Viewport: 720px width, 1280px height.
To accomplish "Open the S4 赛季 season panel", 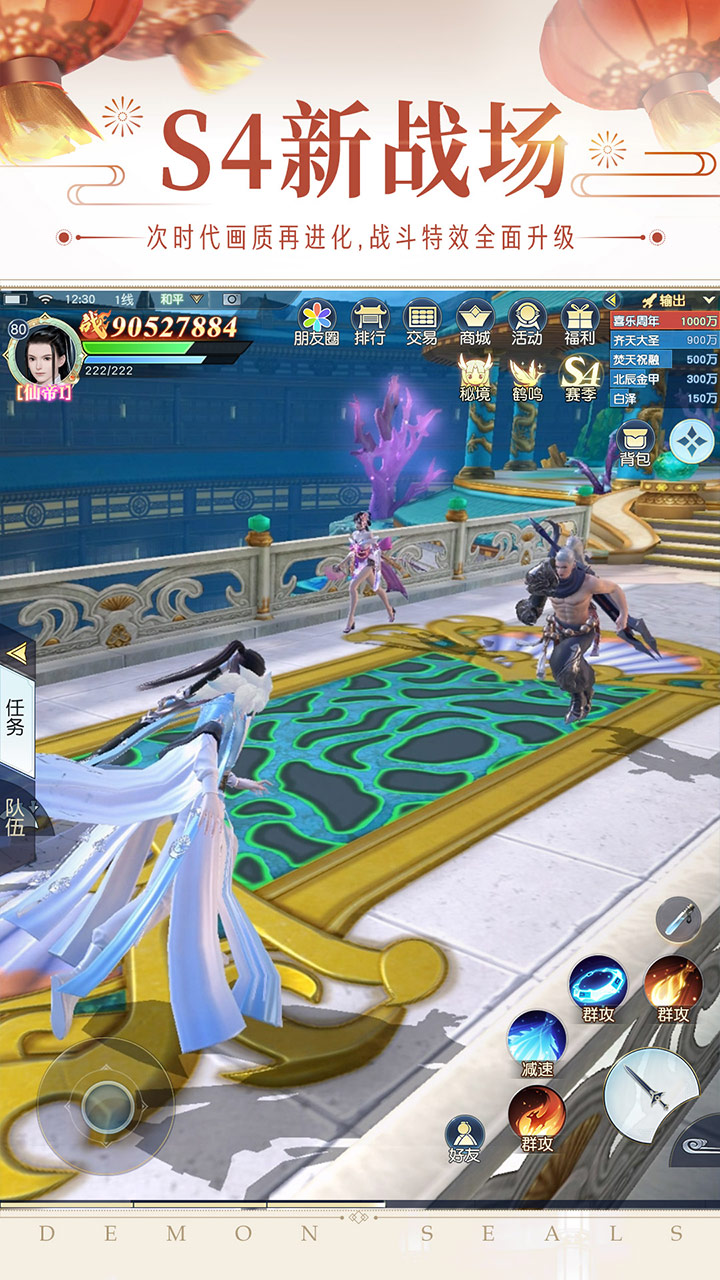I will 580,377.
